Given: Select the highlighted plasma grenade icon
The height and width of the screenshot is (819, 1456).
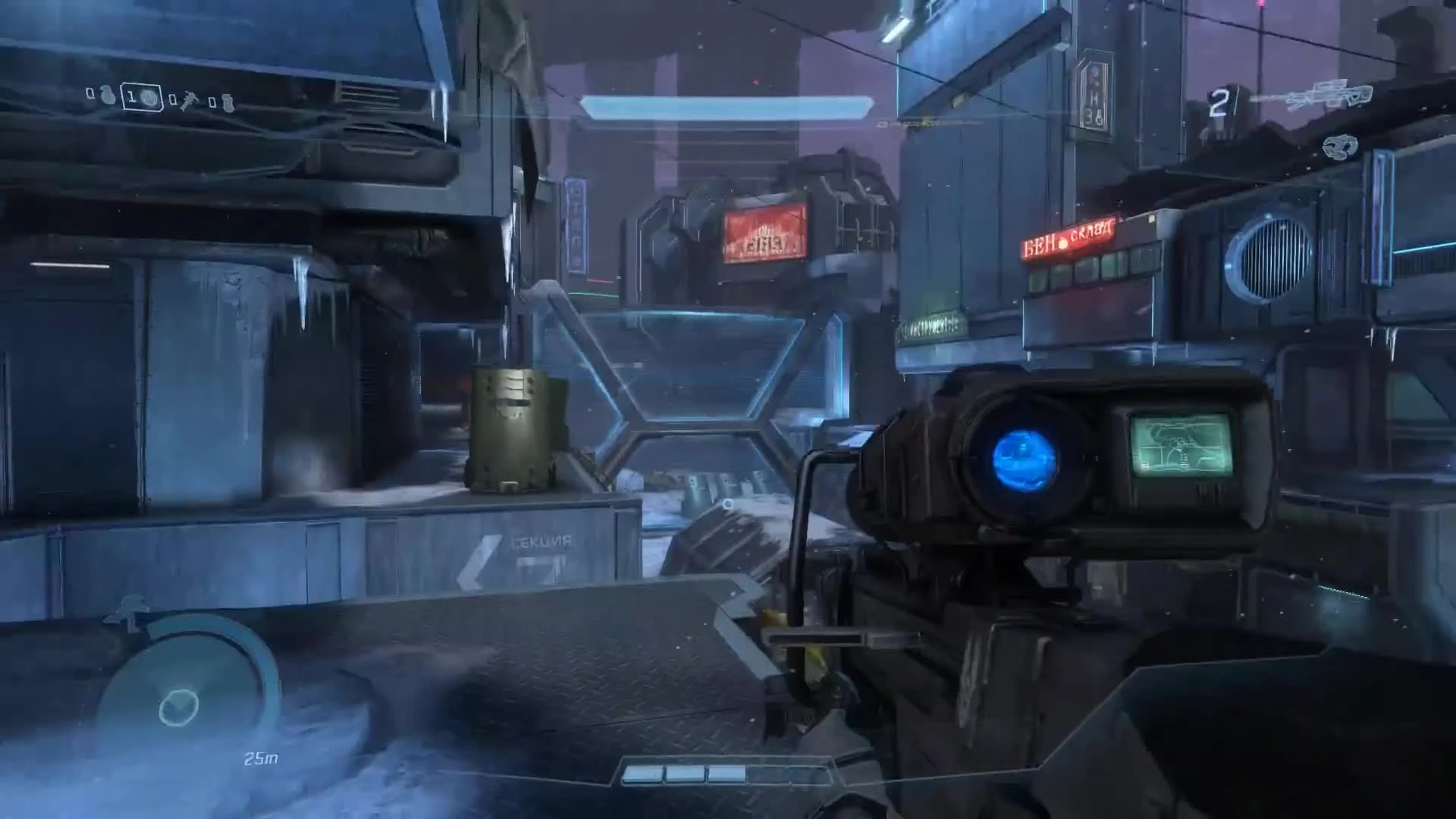Looking at the screenshot, I should (x=149, y=96).
